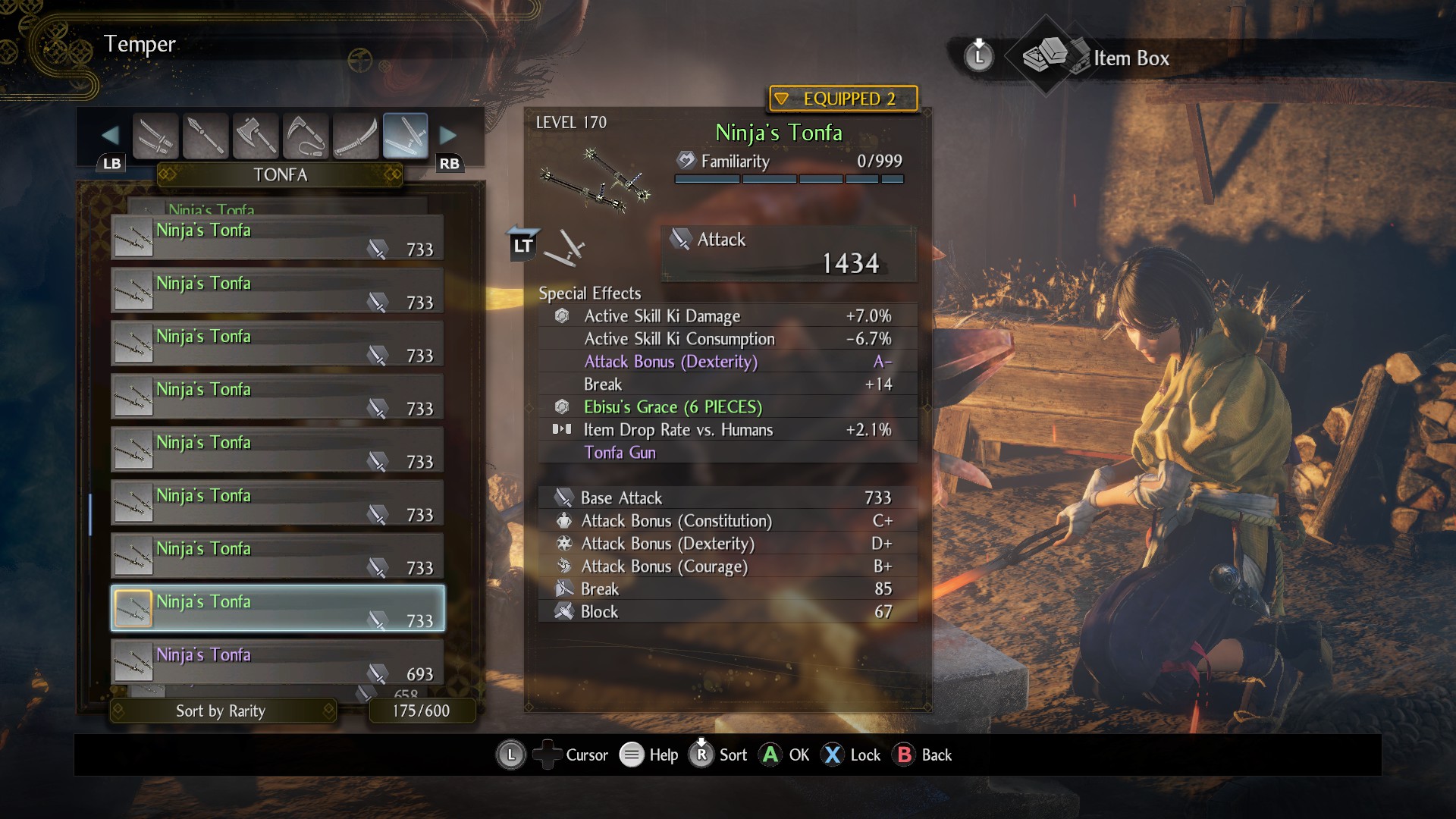Choose the purple Ninja's Tonfa with 693 attack
Viewport: 1456px width, 819px height.
coord(278,661)
